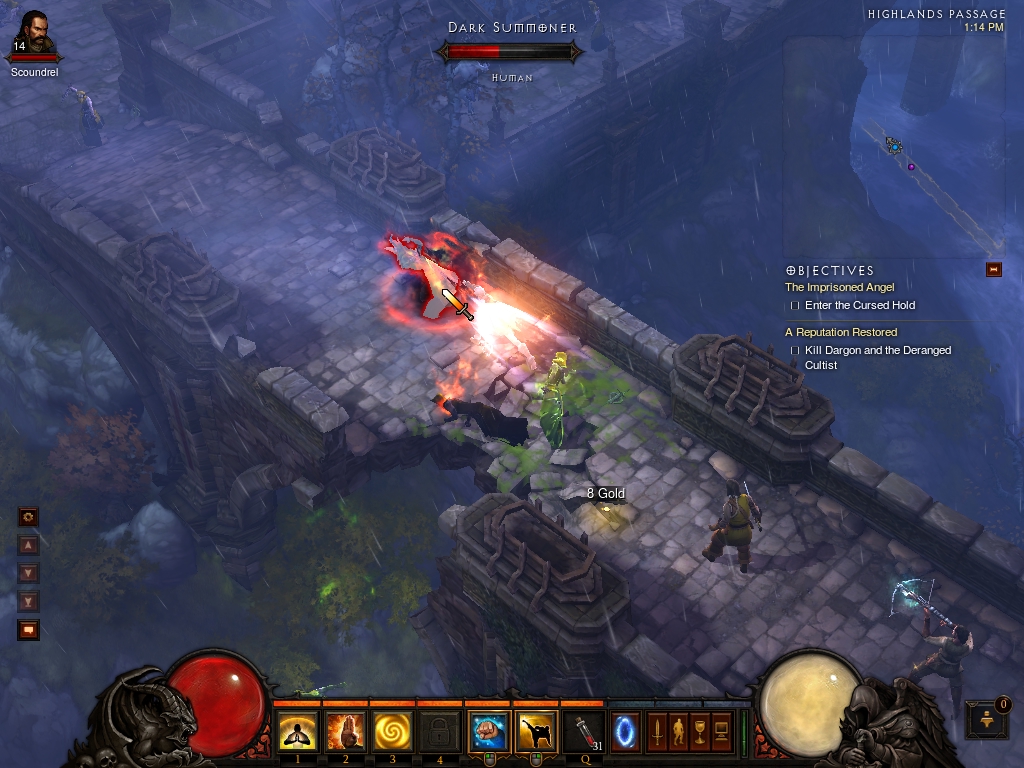This screenshot has height=768, width=1024.
Task: Open the skills menu with the sword icon
Action: tap(657, 731)
